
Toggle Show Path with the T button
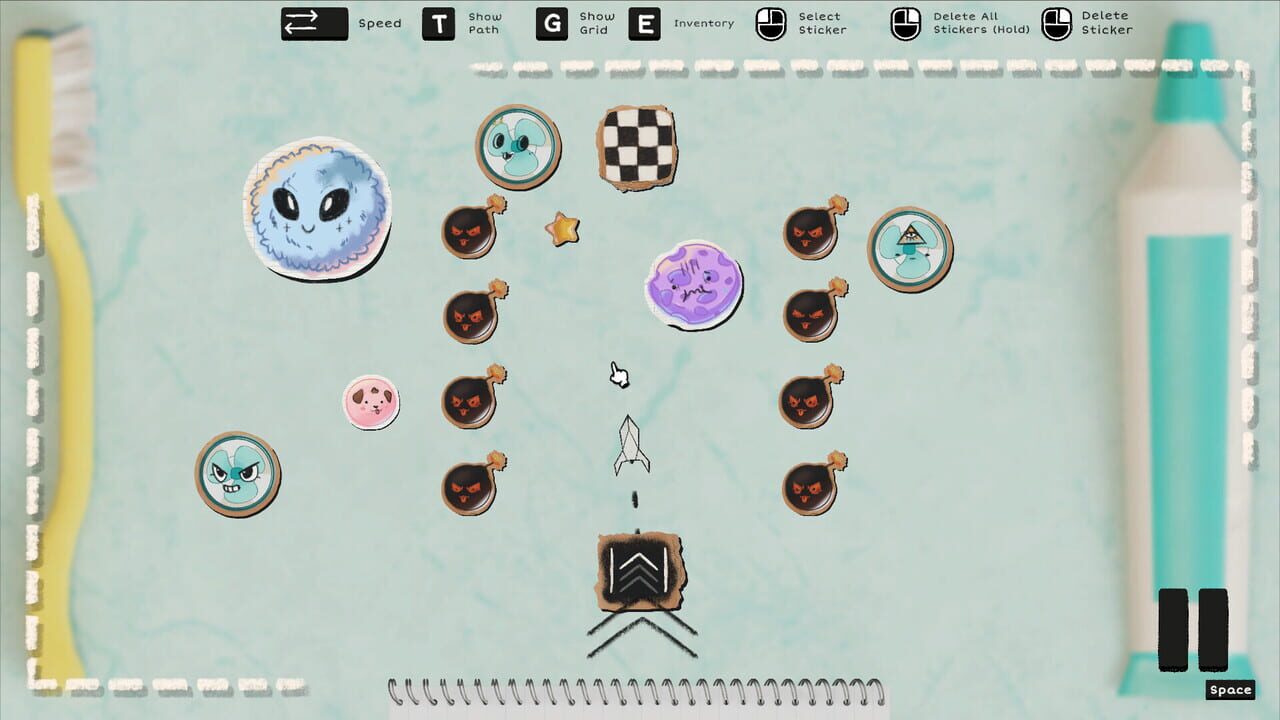click(440, 22)
